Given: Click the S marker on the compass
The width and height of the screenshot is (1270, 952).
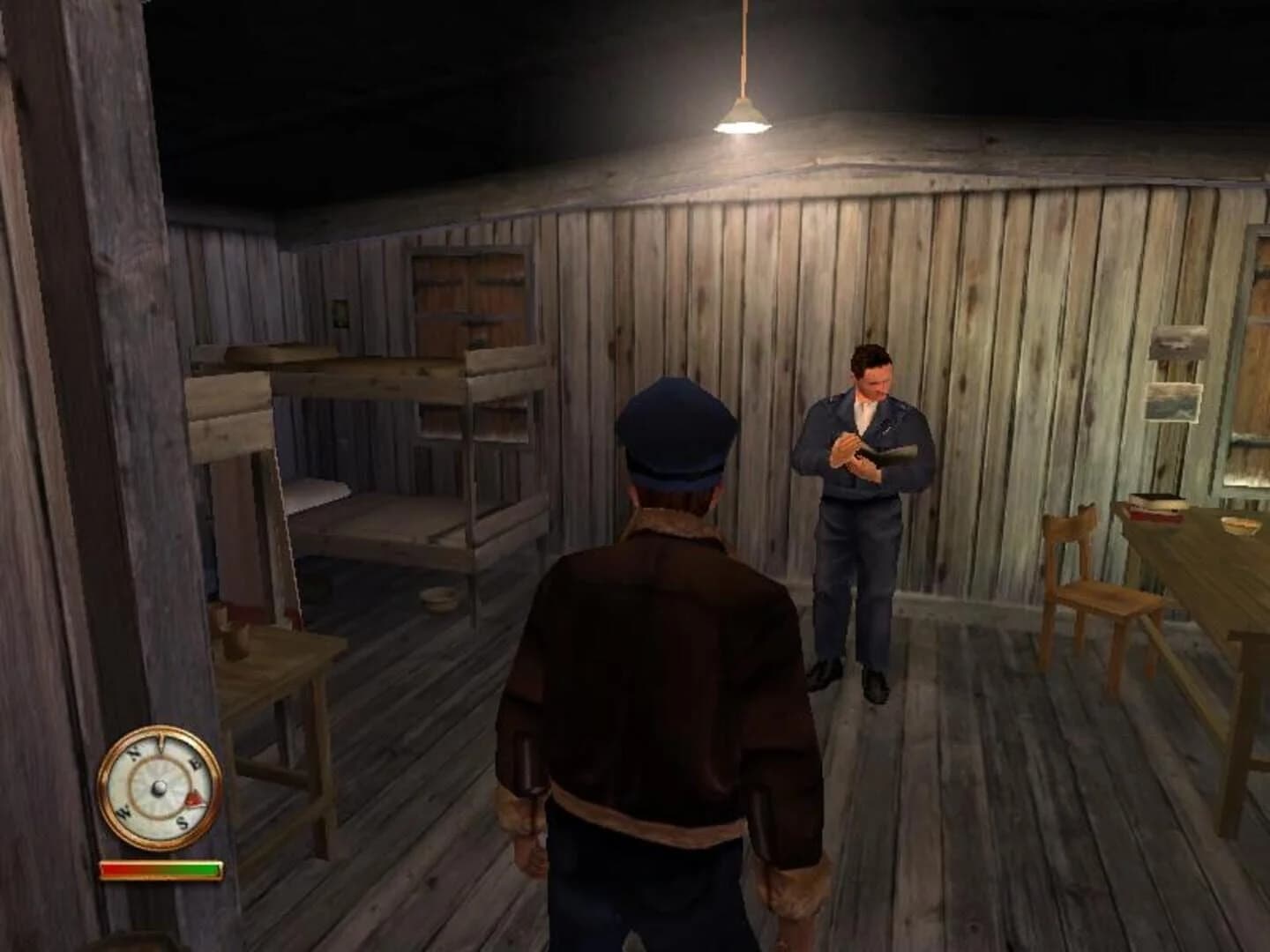Looking at the screenshot, I should [x=181, y=822].
